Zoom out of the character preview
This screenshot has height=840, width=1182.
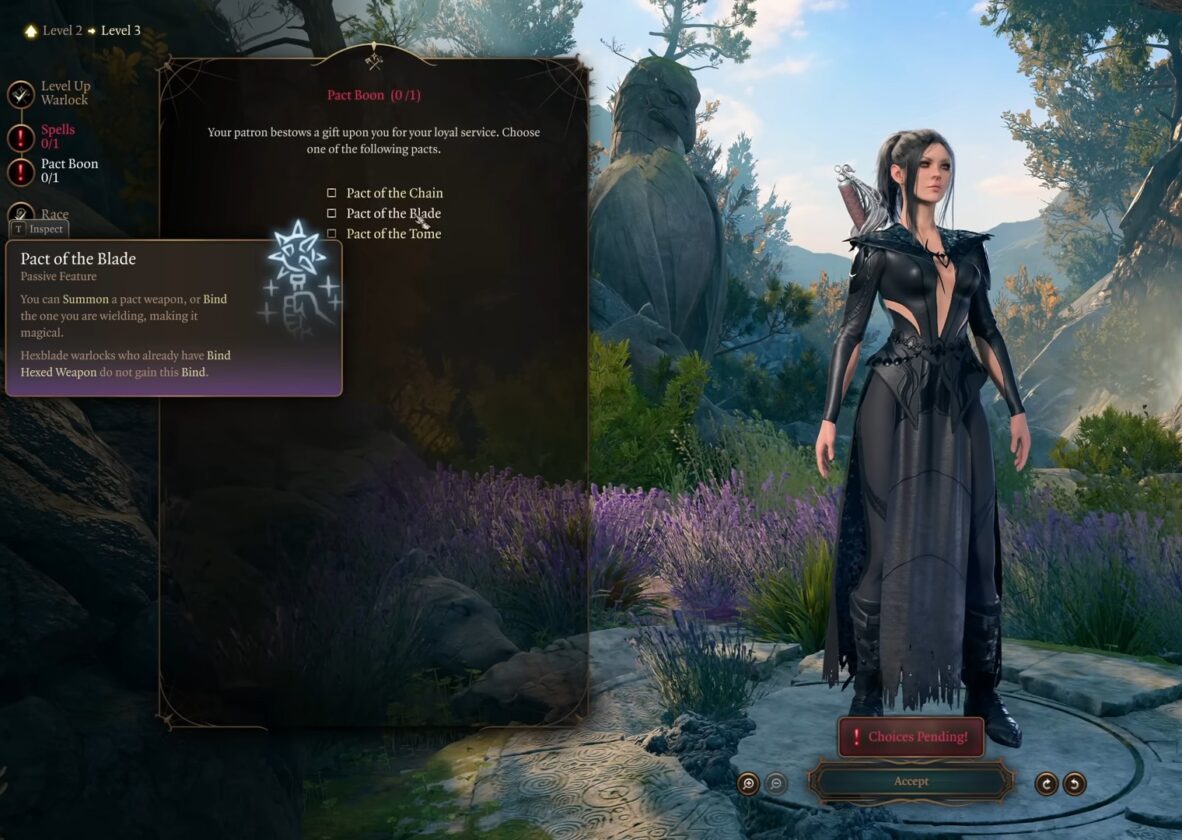(x=776, y=783)
